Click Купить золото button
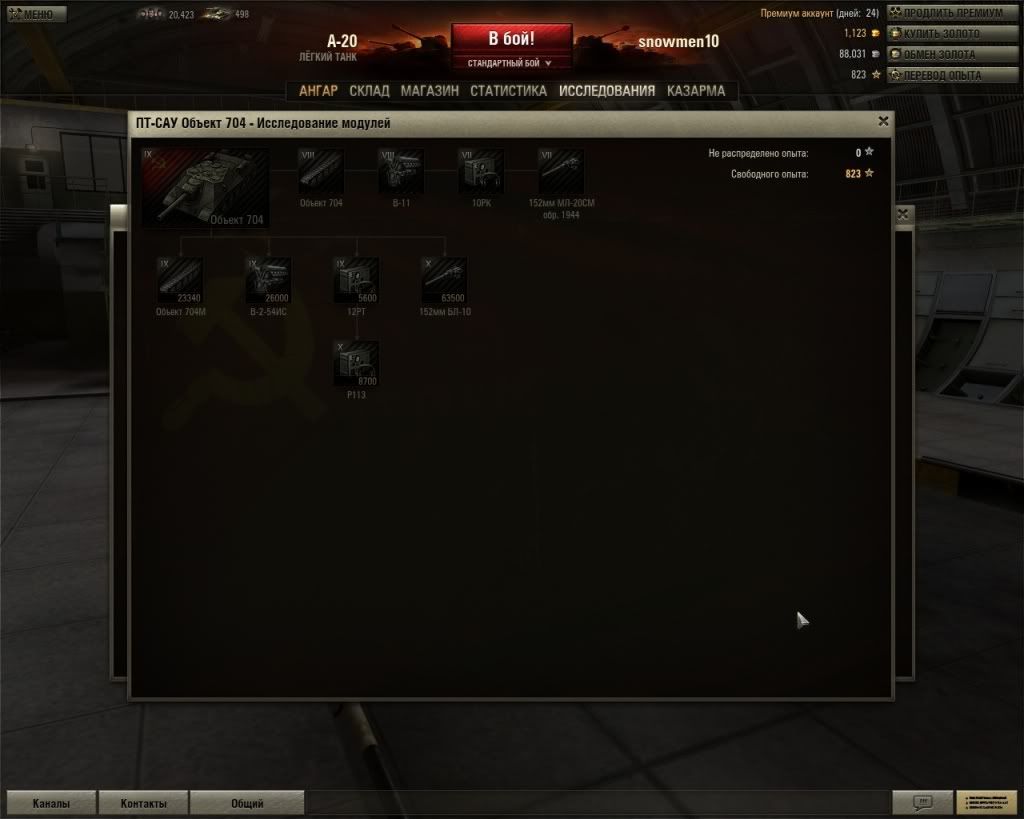 tap(942, 34)
